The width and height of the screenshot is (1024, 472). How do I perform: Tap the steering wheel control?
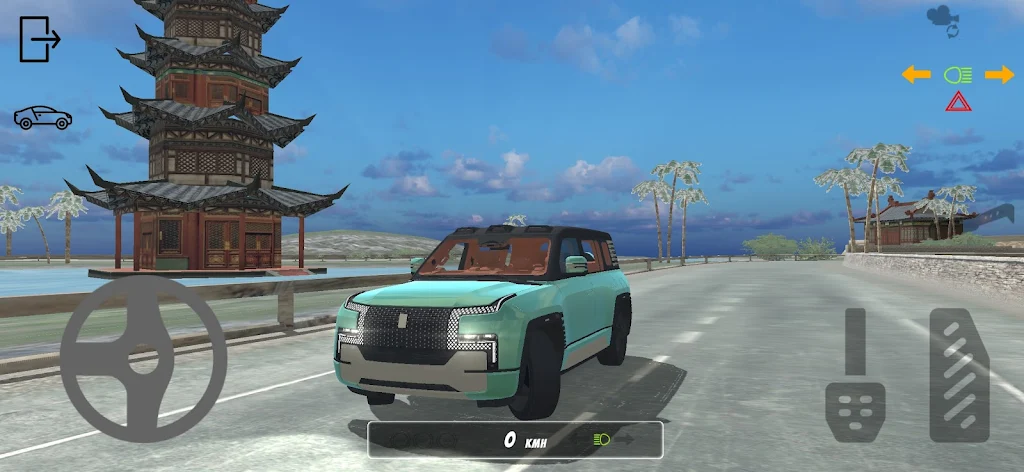pos(143,359)
